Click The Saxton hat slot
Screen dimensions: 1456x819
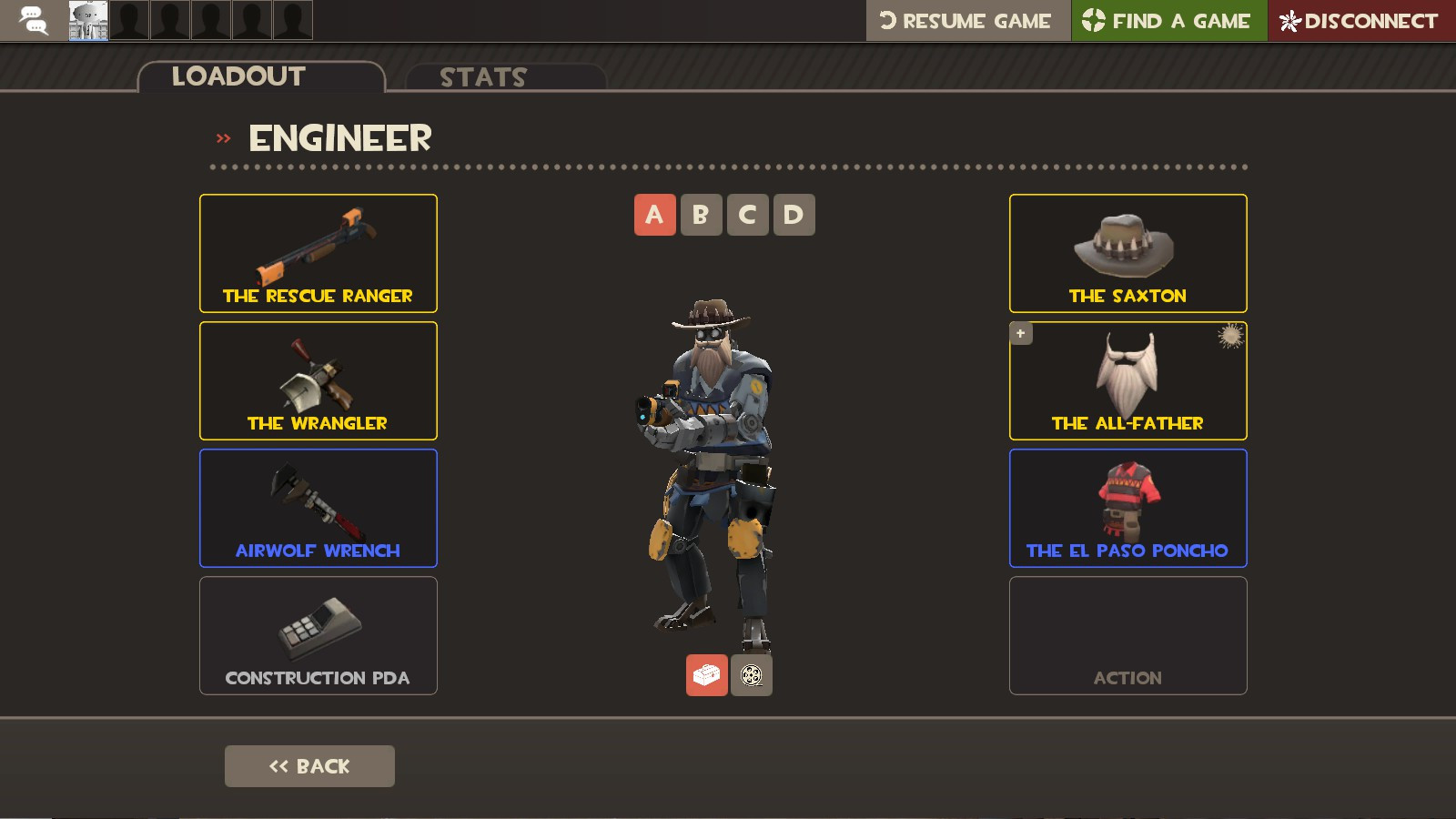coord(1127,253)
